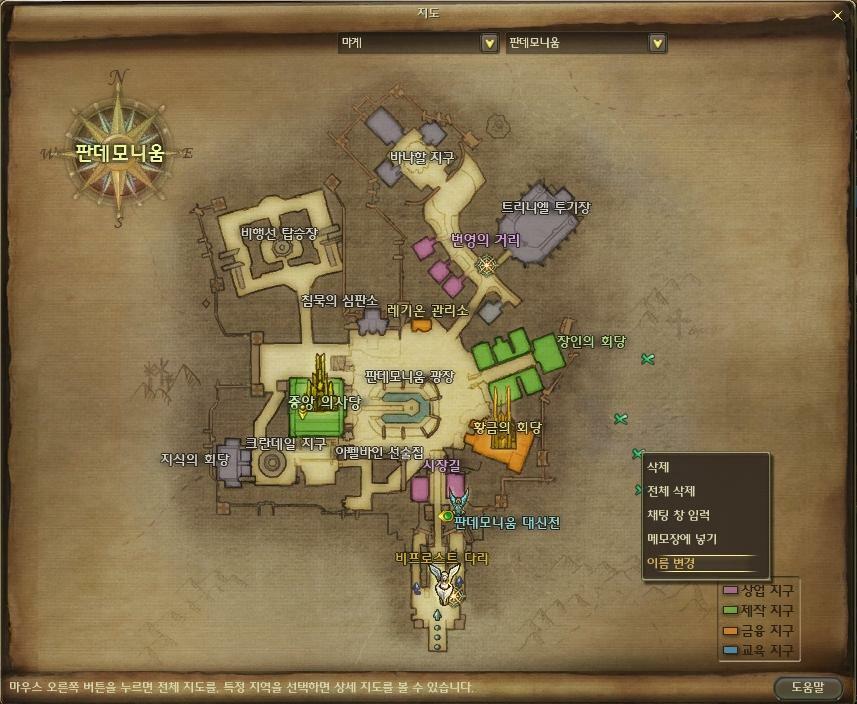Image resolution: width=857 pixels, height=704 pixels.
Task: Open the 판데모니움 zone dropdown
Action: (657, 43)
